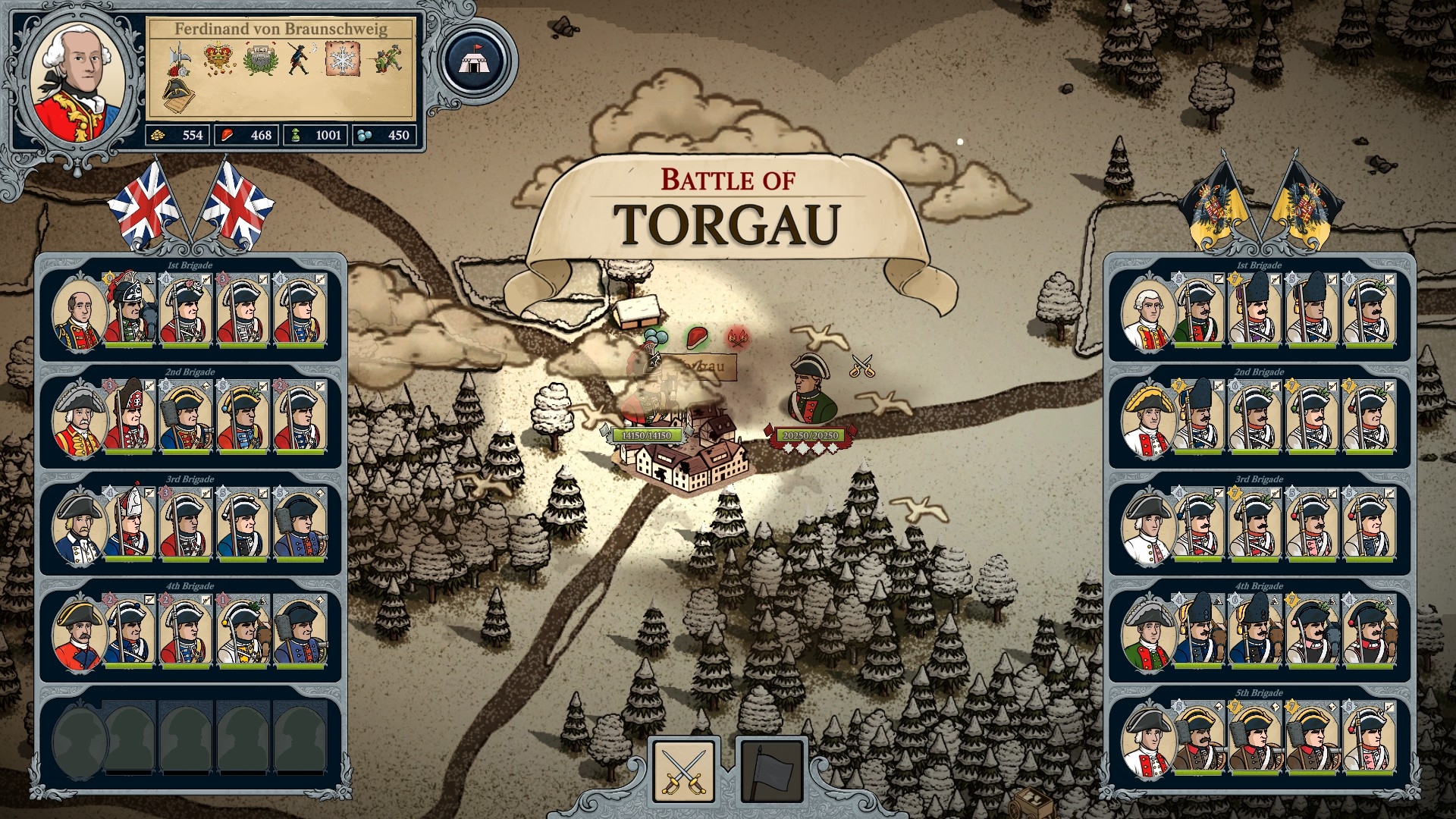This screenshot has height=819, width=1456.
Task: Inspect the halberd and roses trait icon
Action: [178, 59]
